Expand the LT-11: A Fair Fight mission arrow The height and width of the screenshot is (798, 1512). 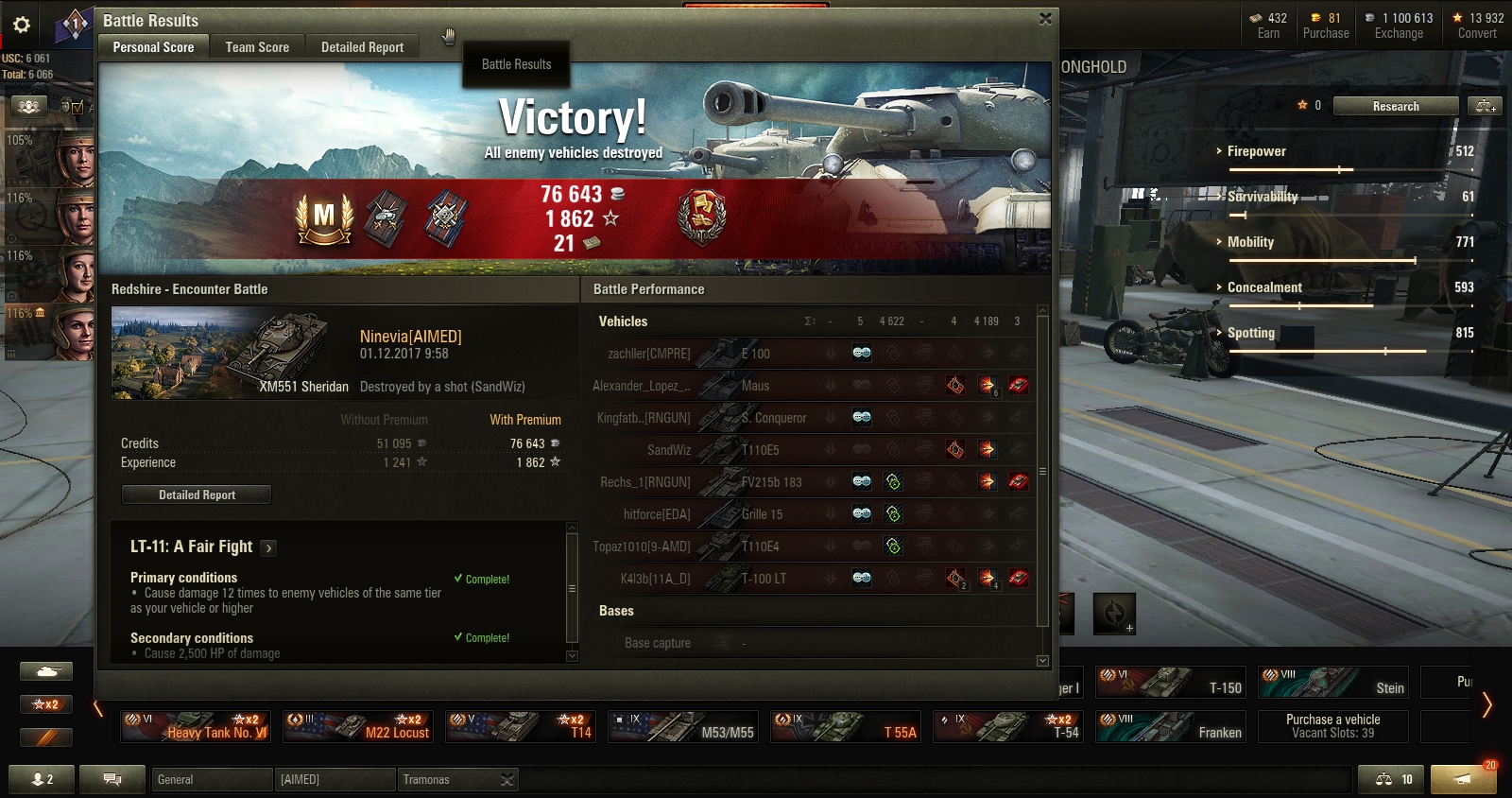click(268, 547)
